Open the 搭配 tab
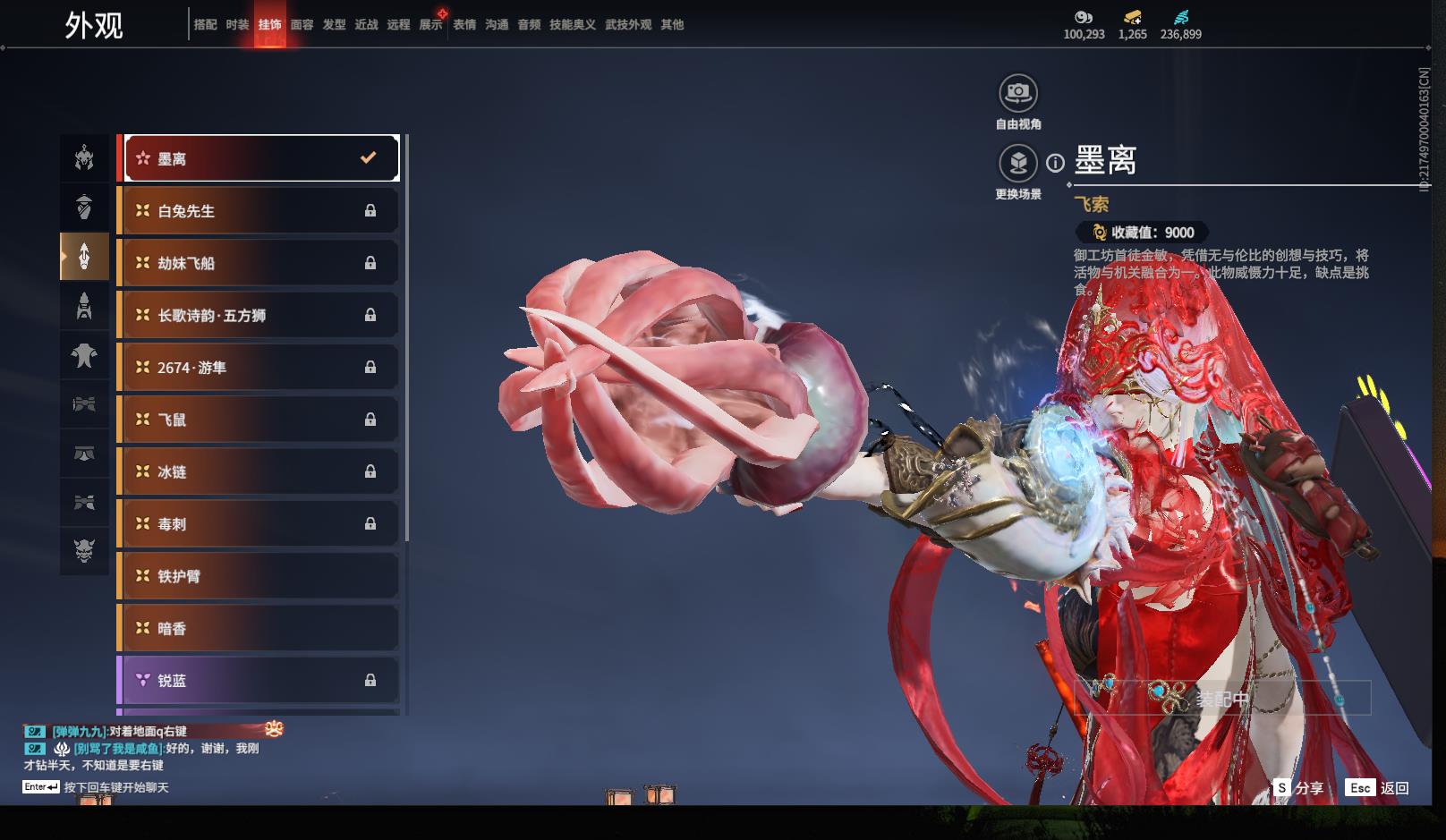The image size is (1446, 840). 205,25
